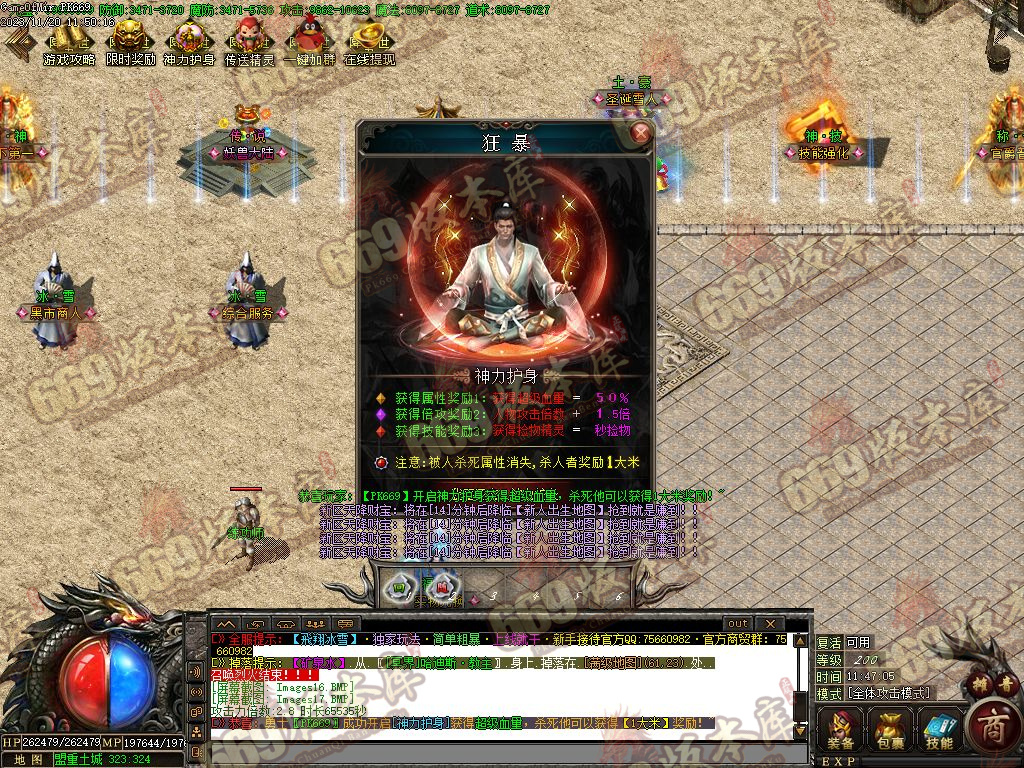
Task: Use the green potion hotbar slot
Action: point(399,586)
